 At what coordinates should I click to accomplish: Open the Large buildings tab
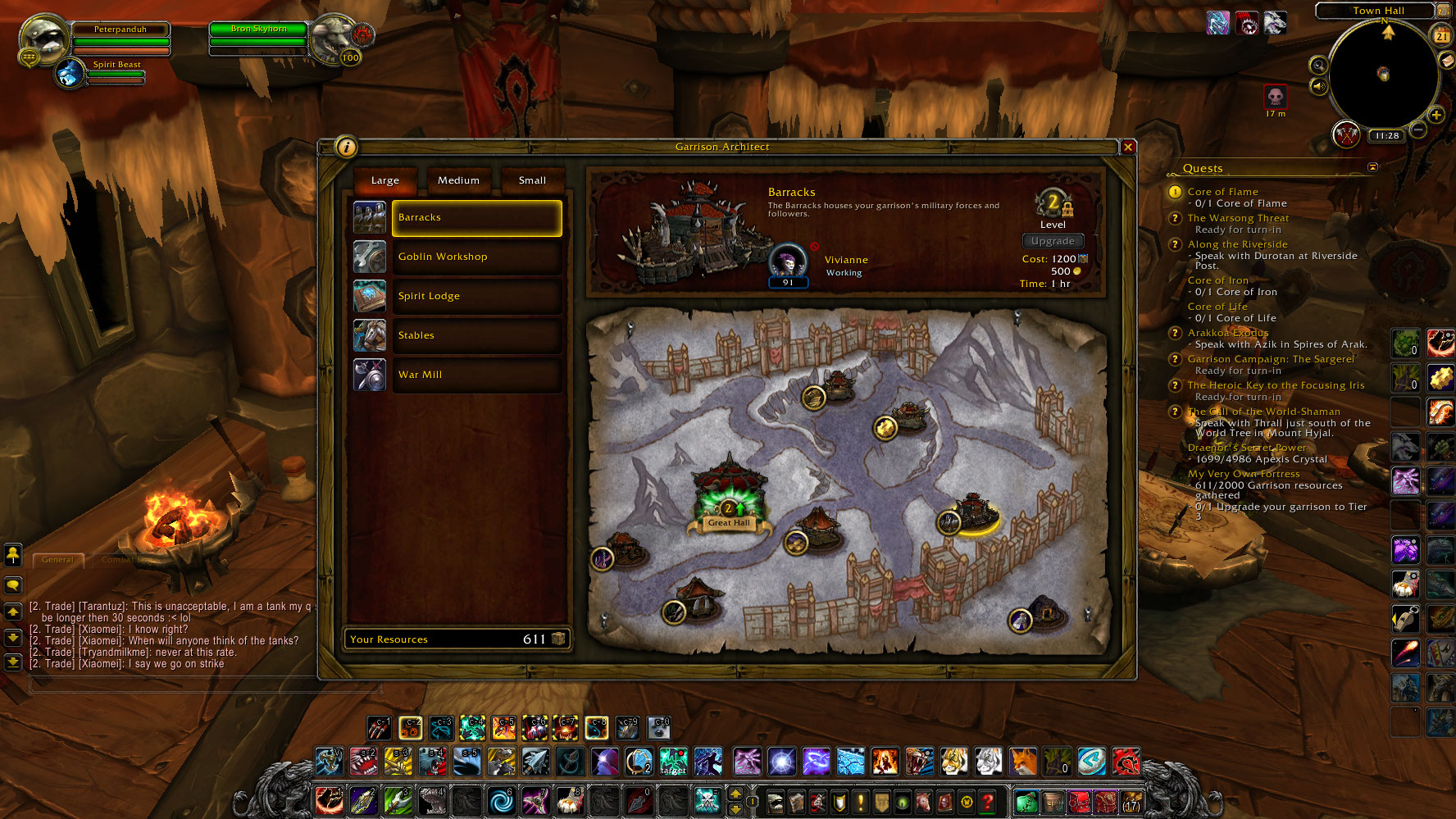[385, 180]
